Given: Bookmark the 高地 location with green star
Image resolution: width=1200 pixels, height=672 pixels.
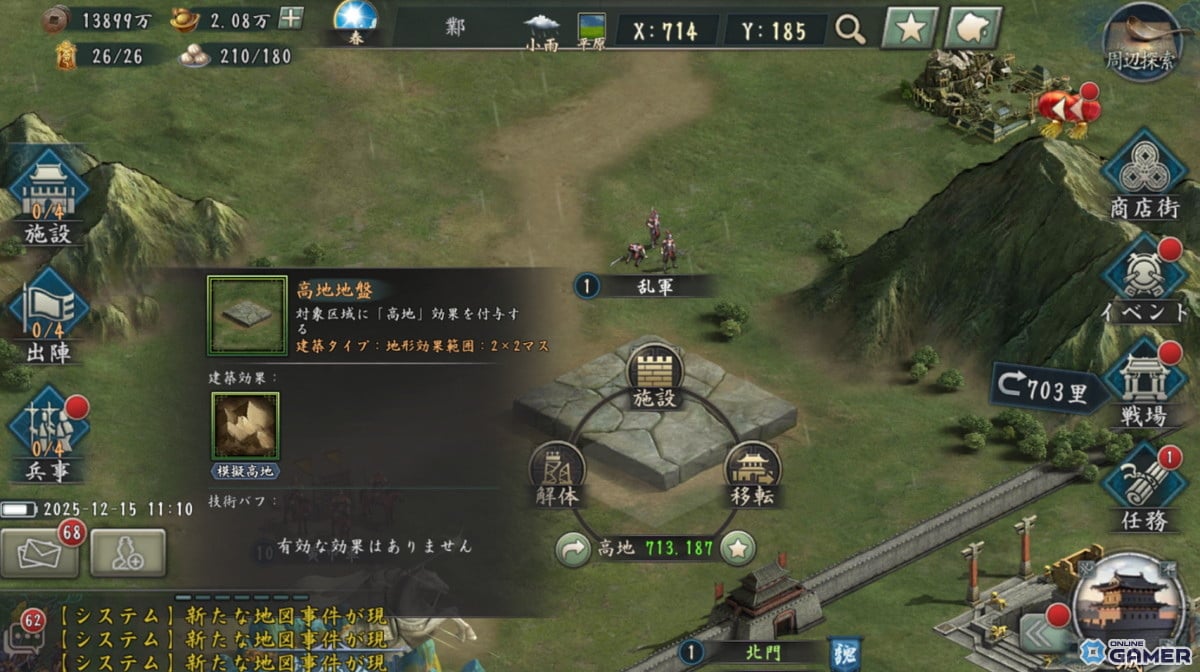Looking at the screenshot, I should tap(737, 548).
